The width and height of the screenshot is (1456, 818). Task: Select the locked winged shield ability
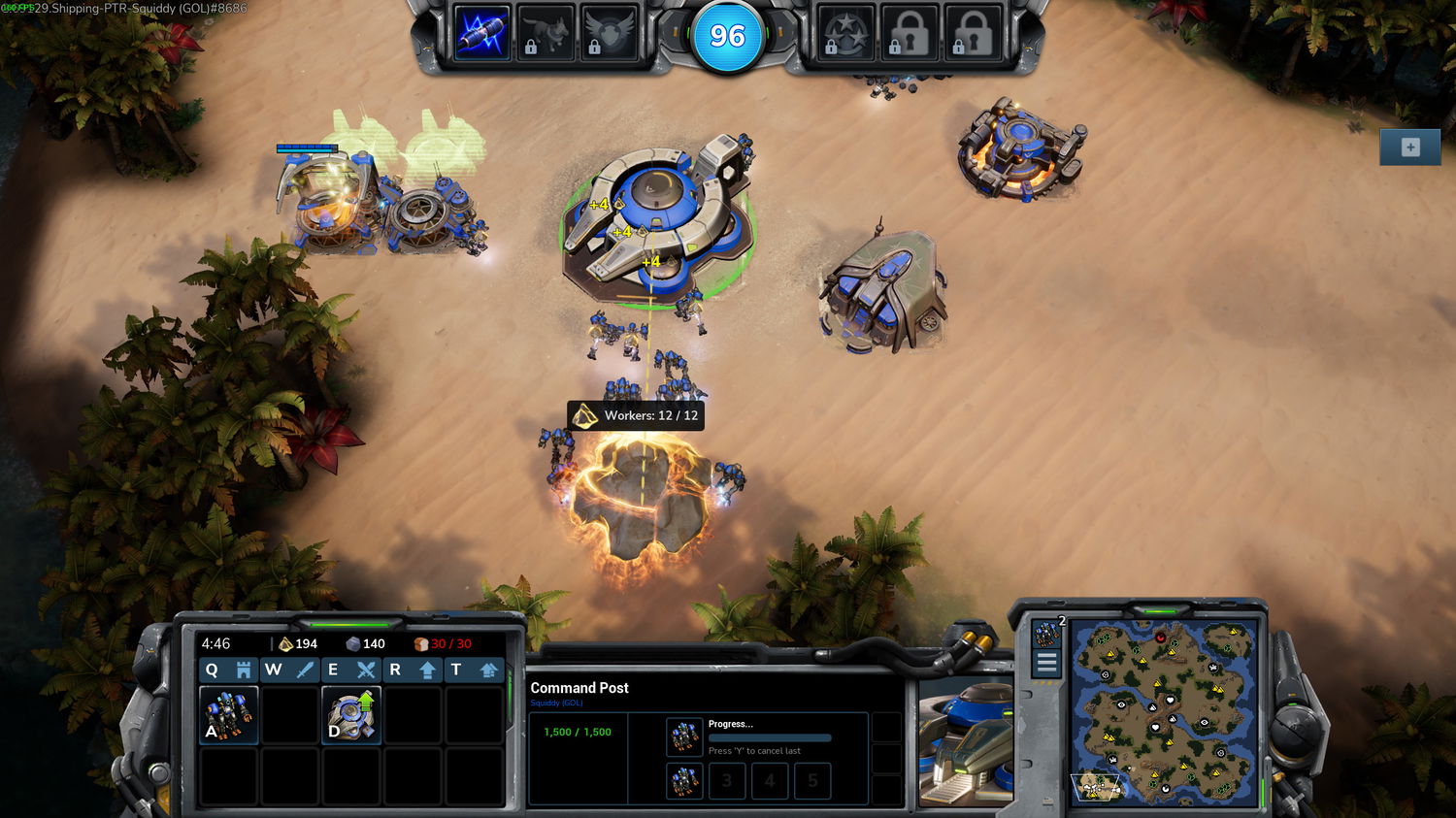[609, 34]
